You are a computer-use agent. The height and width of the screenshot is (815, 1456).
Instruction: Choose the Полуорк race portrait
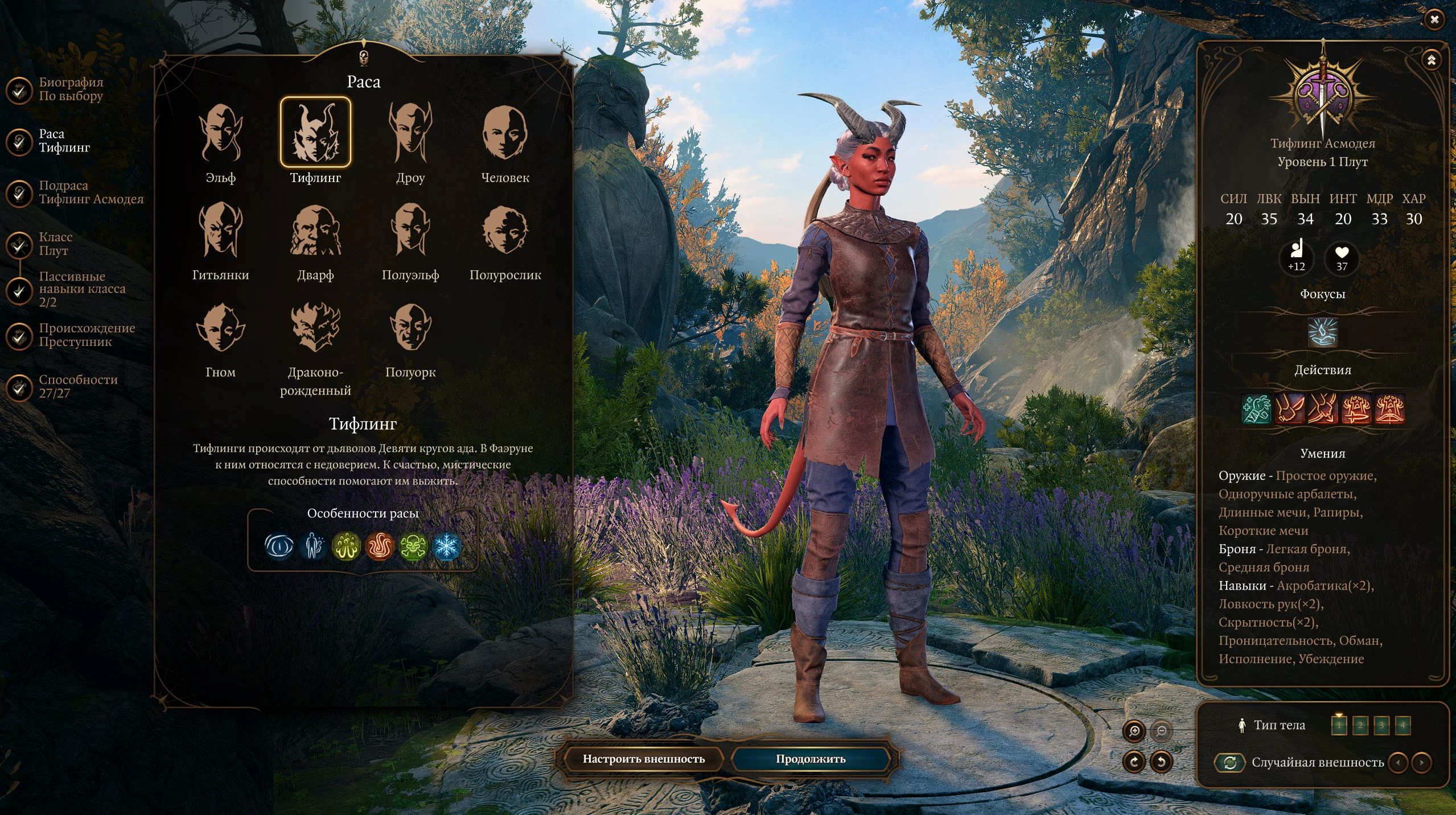point(410,328)
